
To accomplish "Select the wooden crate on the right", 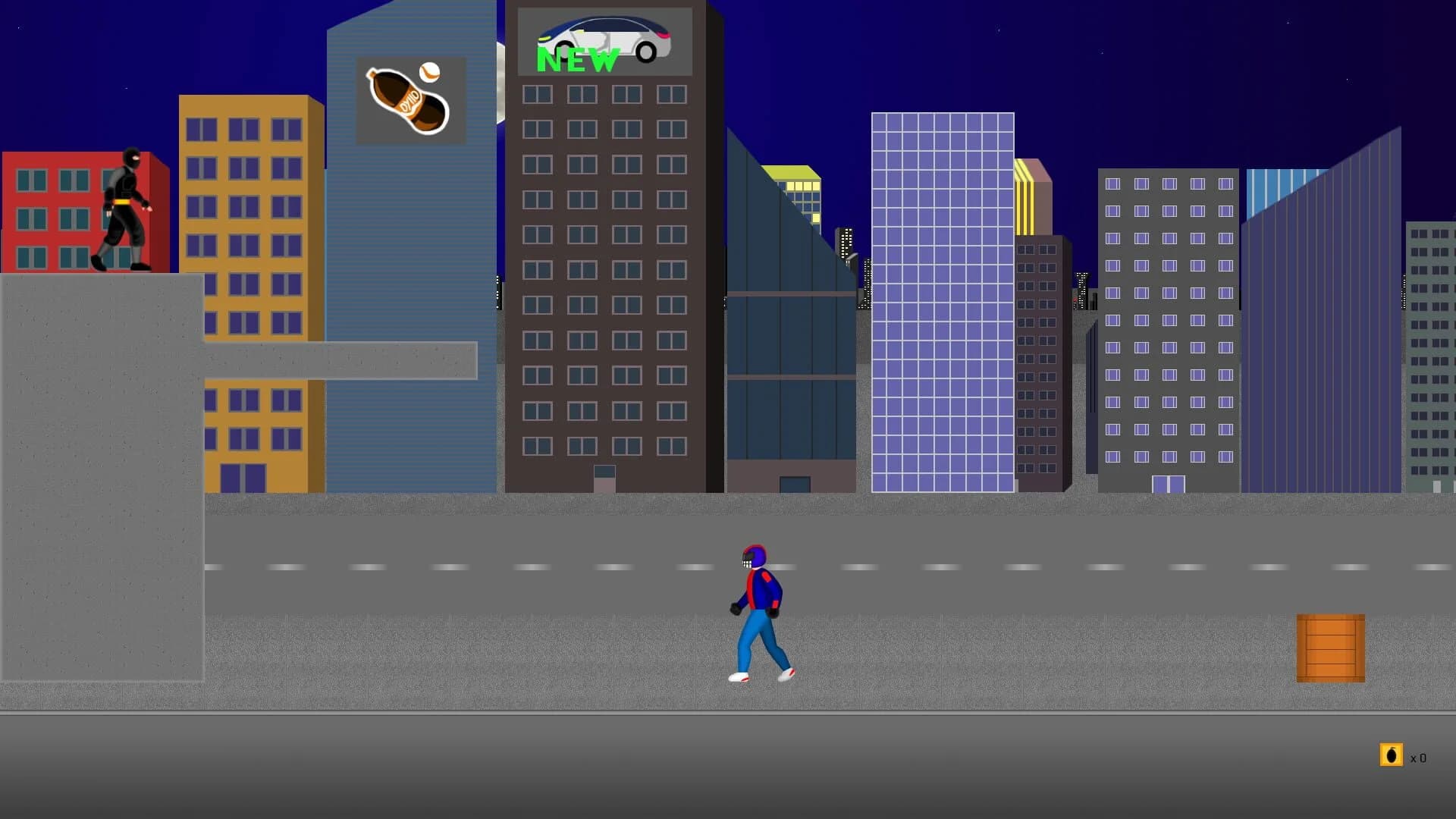I will (x=1331, y=648).
